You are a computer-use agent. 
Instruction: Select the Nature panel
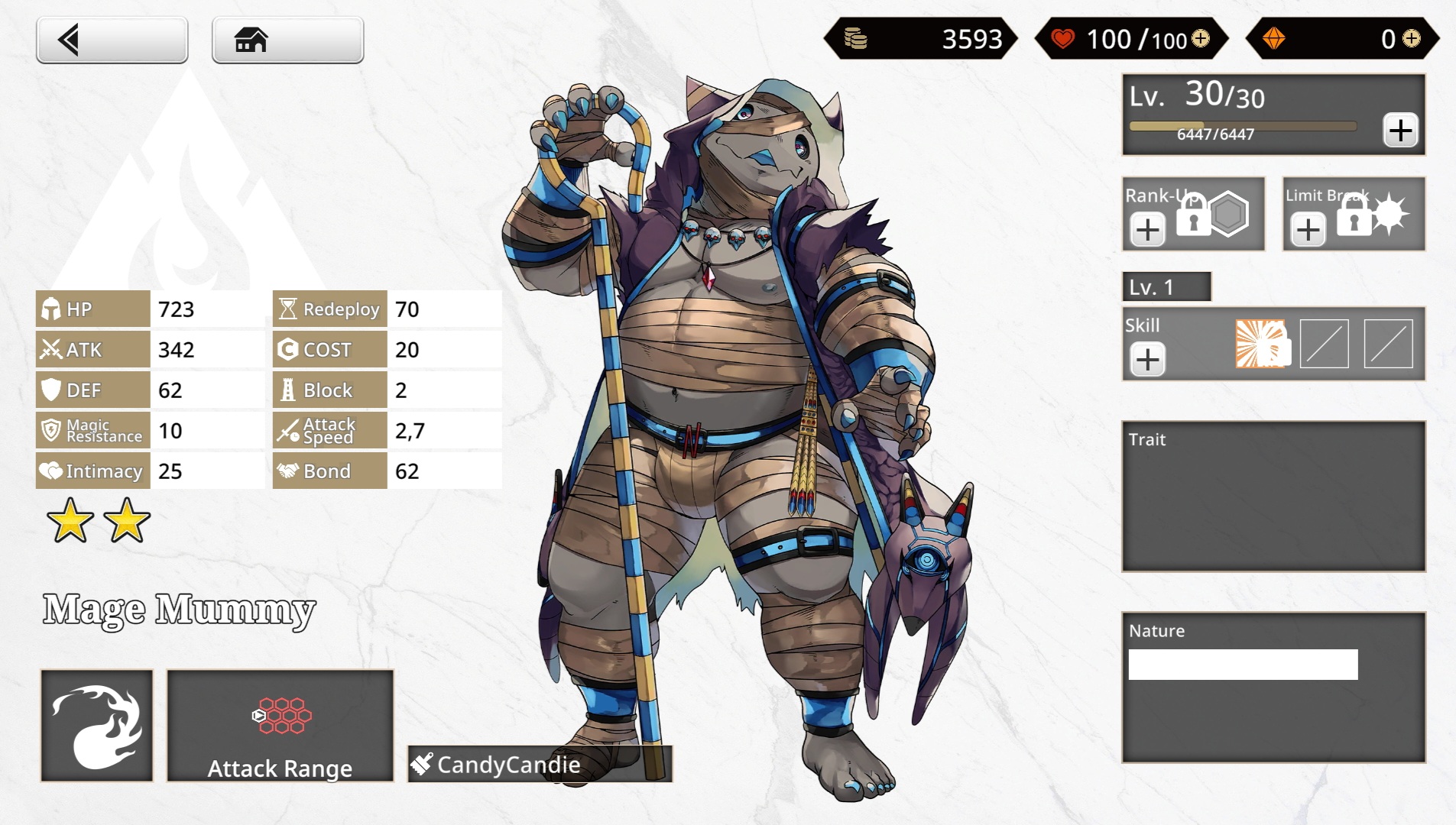pos(1273,687)
